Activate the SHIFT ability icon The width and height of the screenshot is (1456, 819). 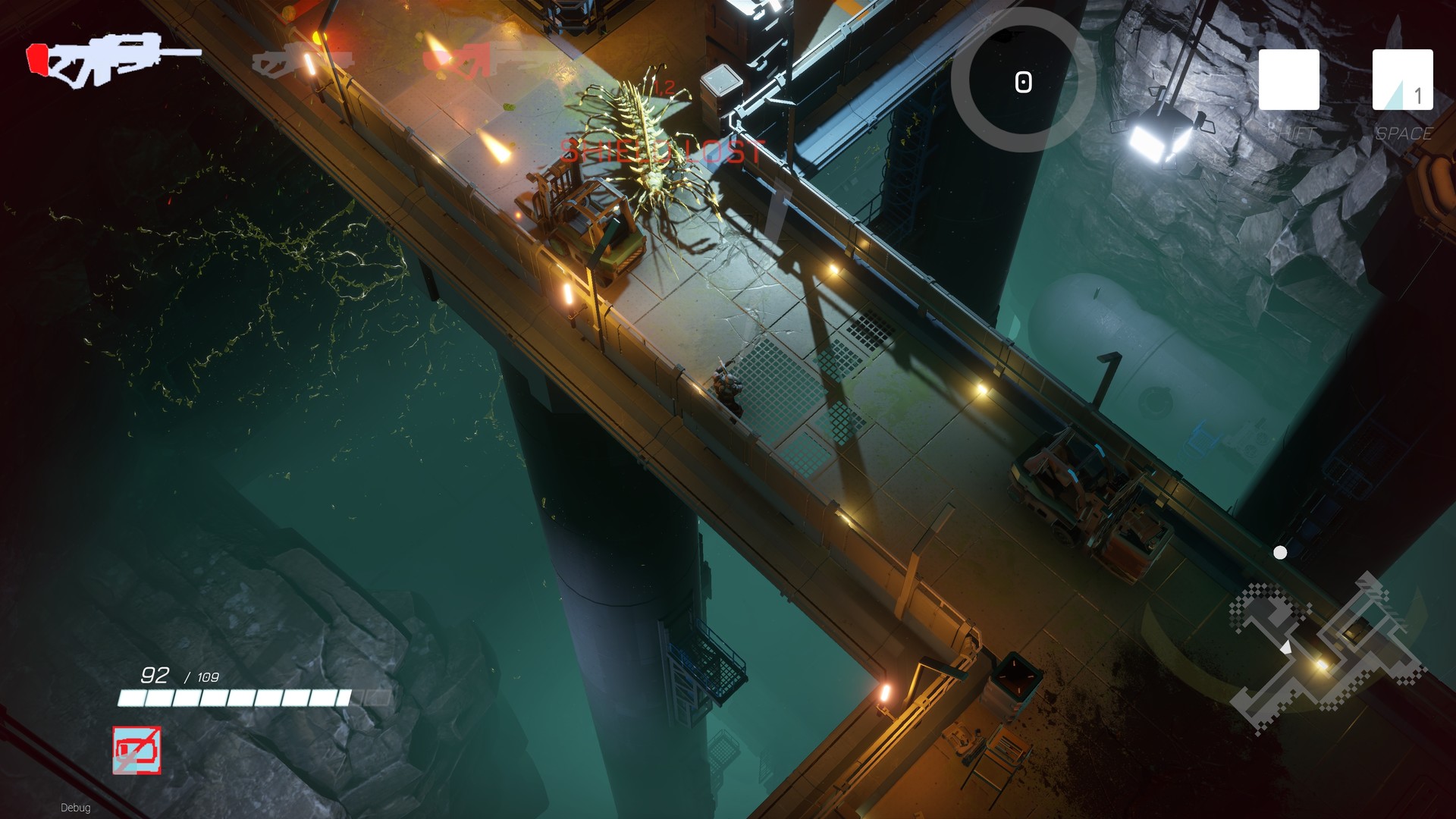pos(1288,80)
